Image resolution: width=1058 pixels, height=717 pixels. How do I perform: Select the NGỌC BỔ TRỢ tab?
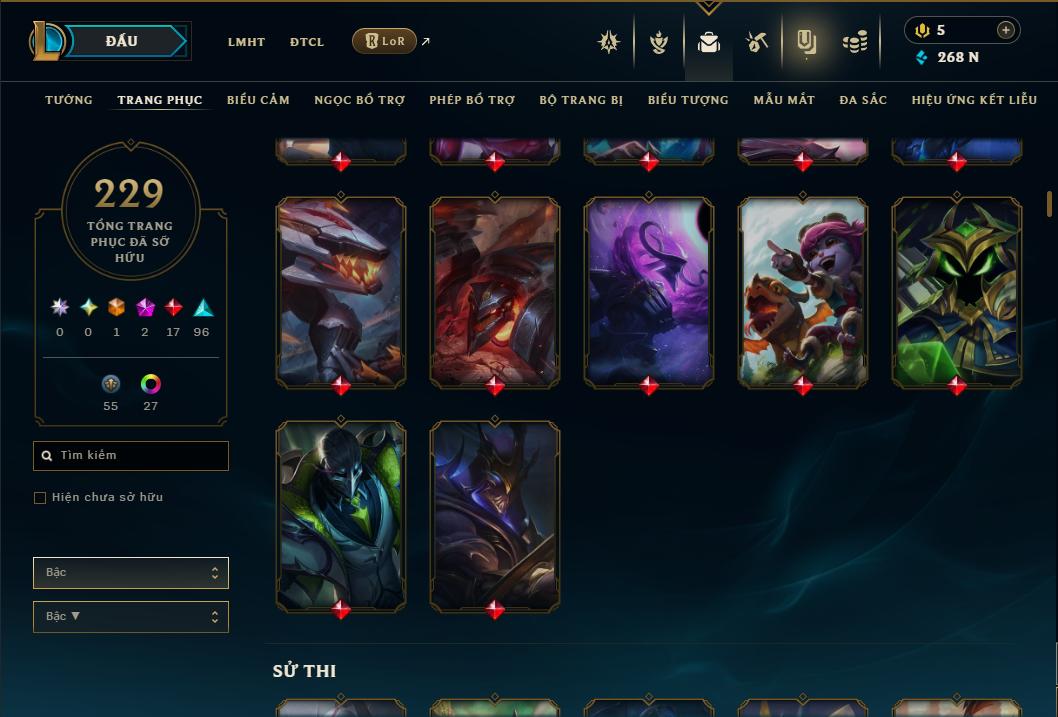pos(359,100)
